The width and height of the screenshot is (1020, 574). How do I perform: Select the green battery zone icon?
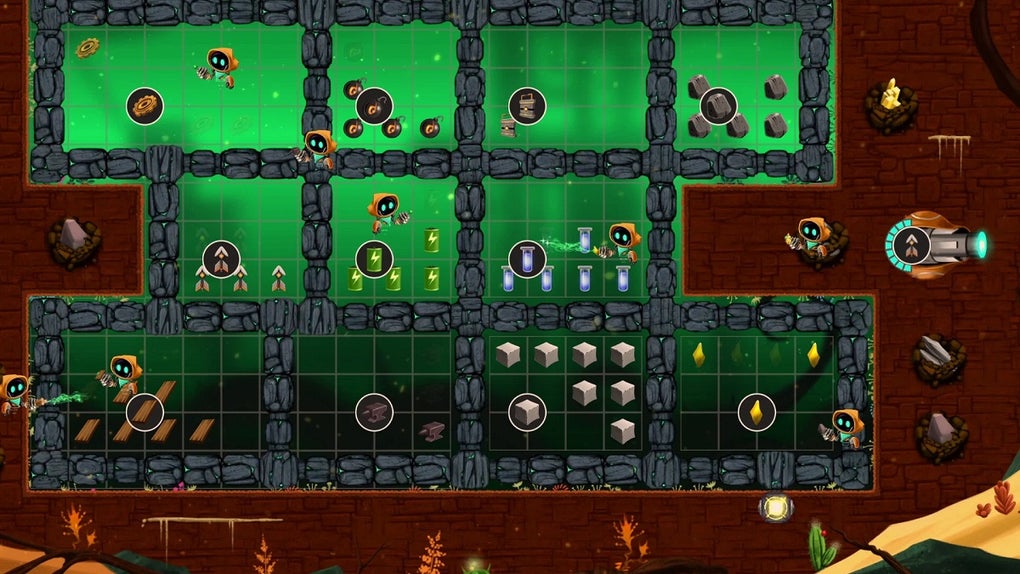tap(374, 259)
